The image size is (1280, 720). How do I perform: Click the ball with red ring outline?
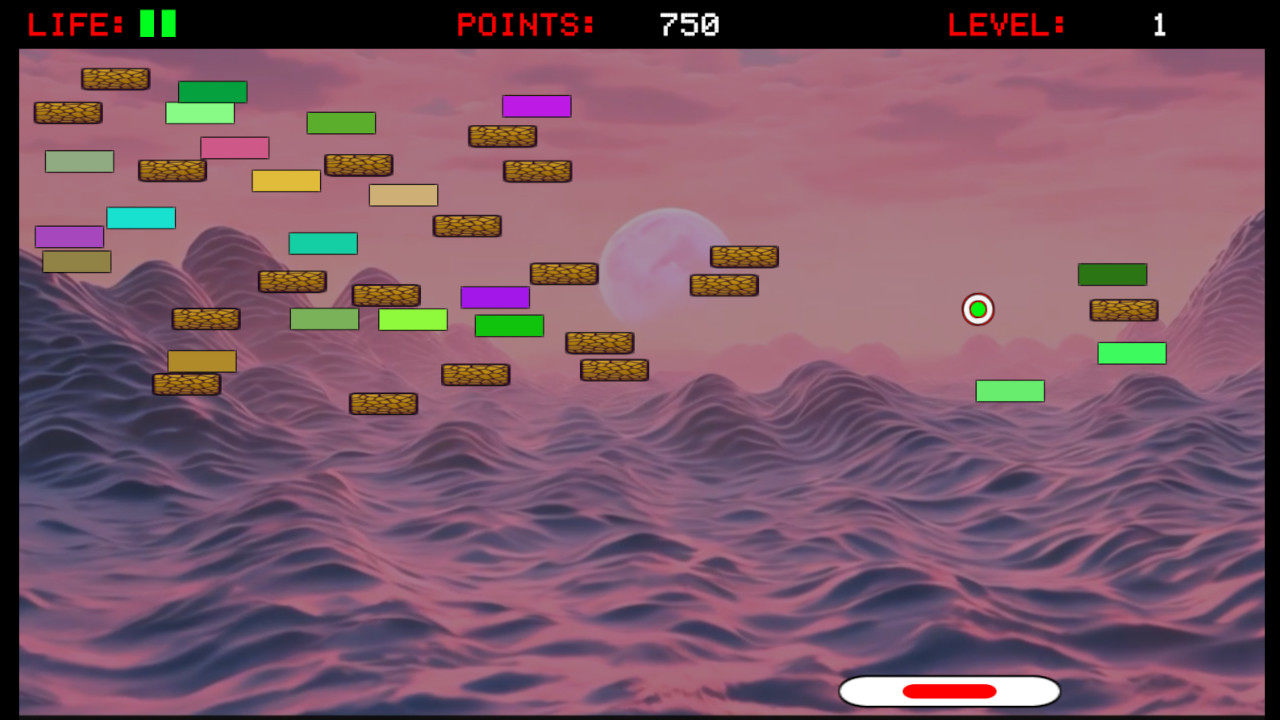pos(977,309)
